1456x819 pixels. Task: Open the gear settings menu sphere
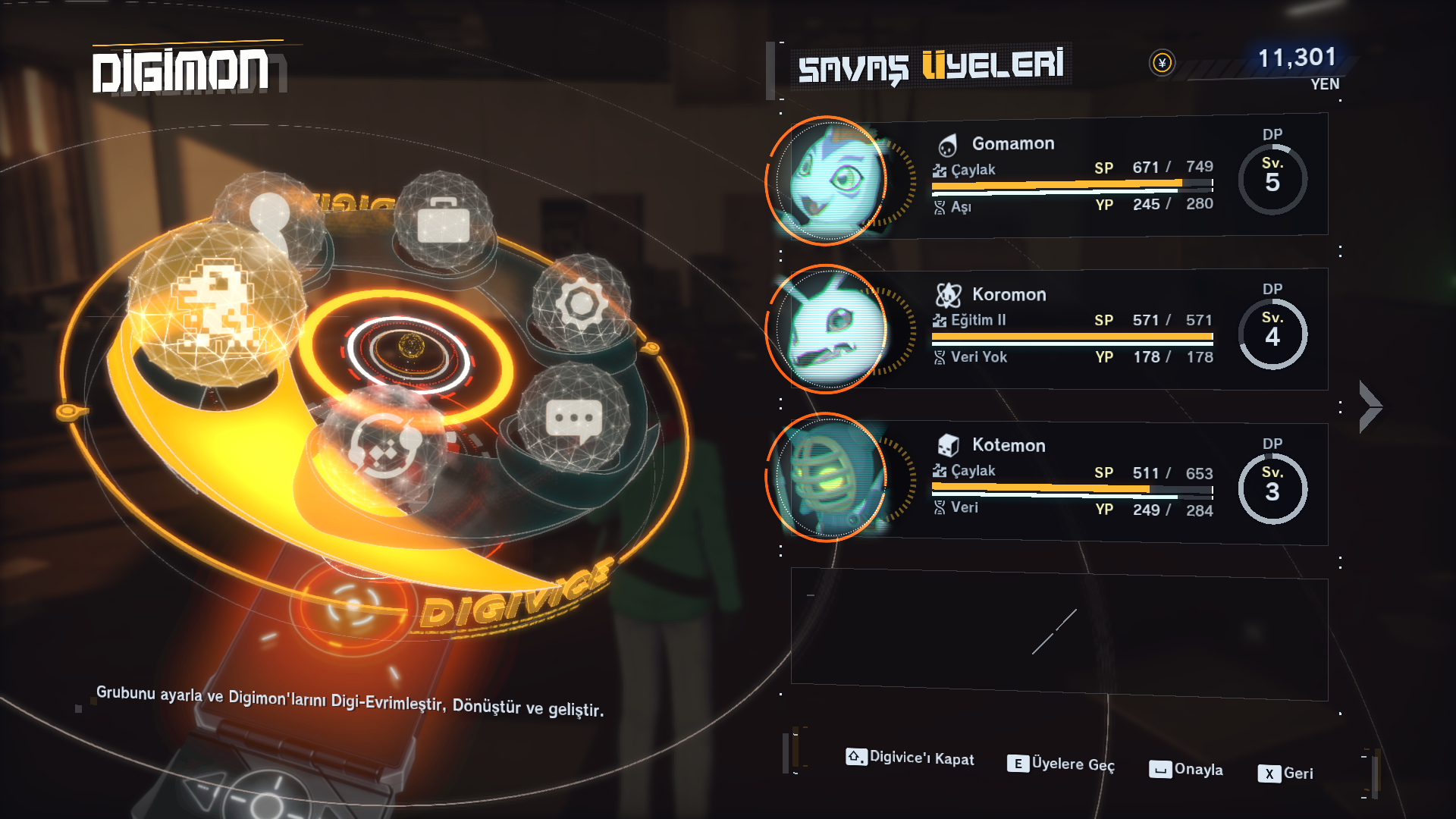(582, 304)
